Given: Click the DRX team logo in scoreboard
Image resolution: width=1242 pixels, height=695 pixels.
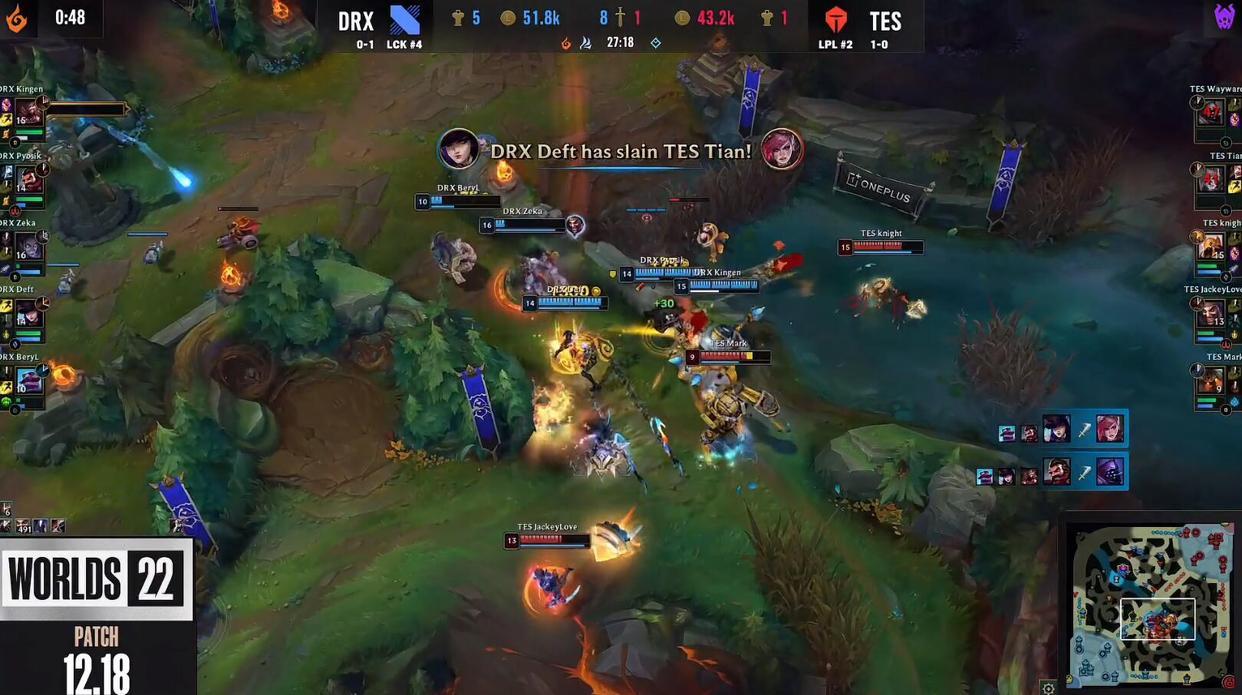Looking at the screenshot, I should (x=405, y=20).
